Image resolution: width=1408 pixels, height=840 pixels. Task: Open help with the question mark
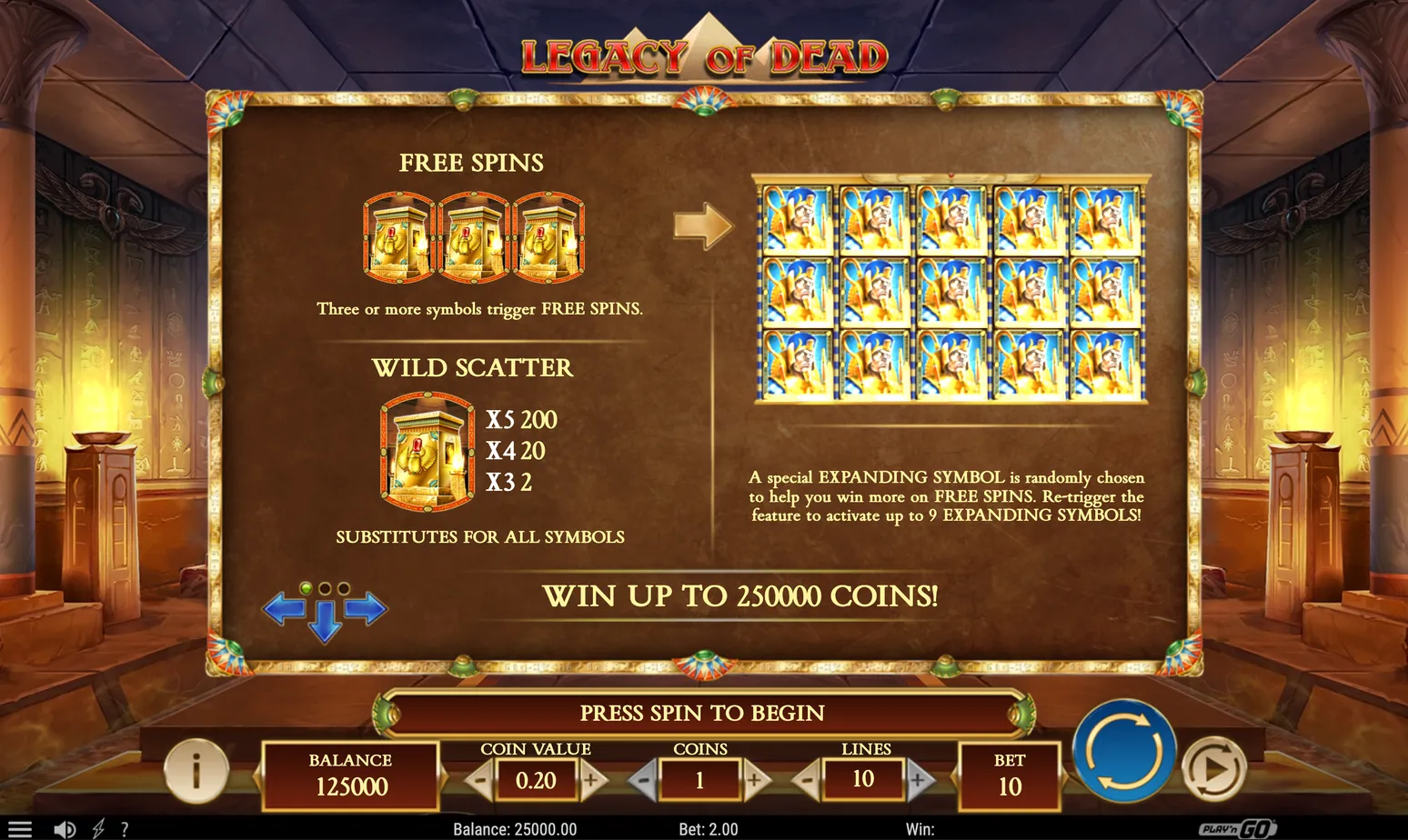coord(125,829)
